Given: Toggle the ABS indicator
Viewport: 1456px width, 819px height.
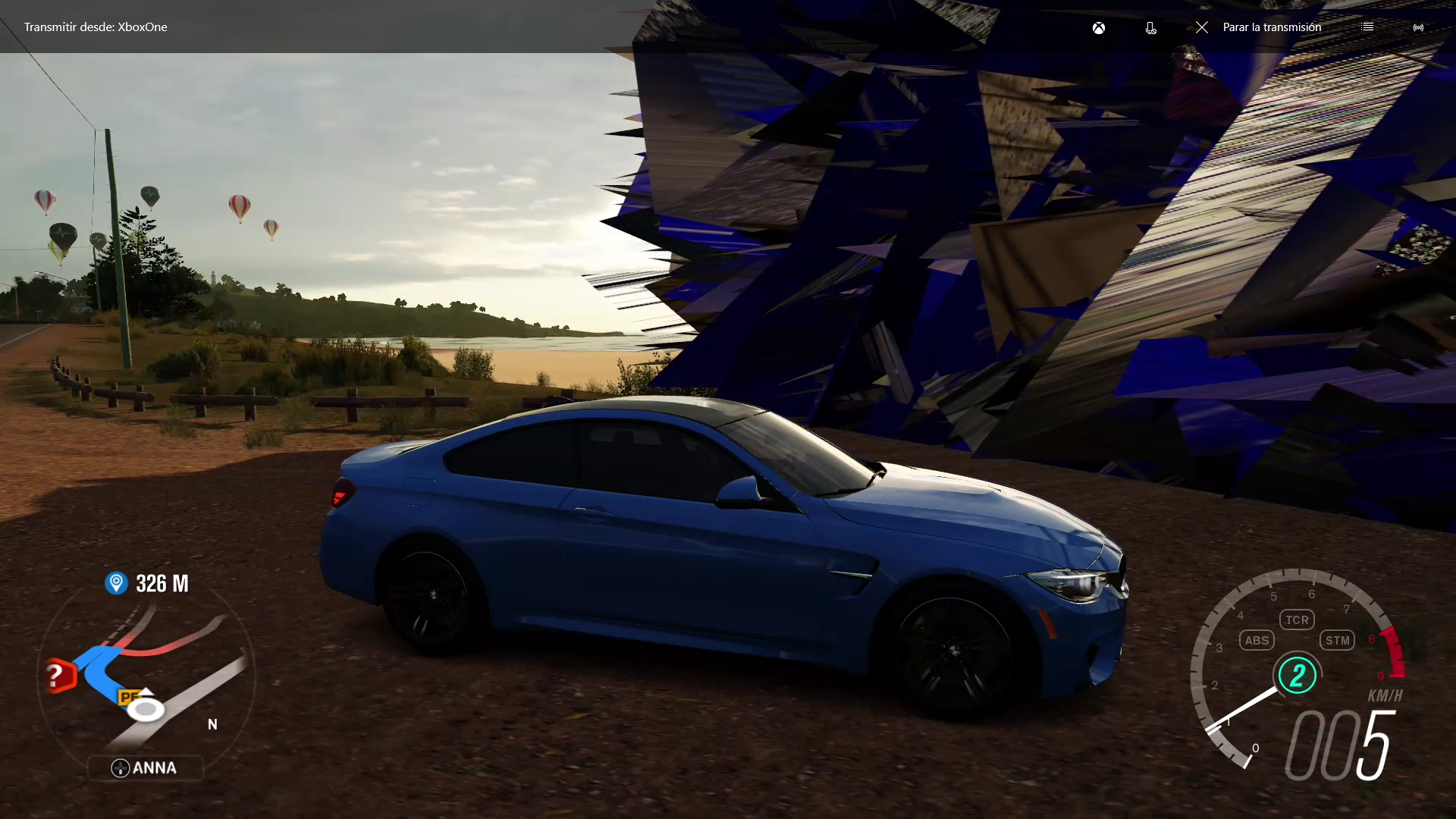Looking at the screenshot, I should pos(1257,640).
